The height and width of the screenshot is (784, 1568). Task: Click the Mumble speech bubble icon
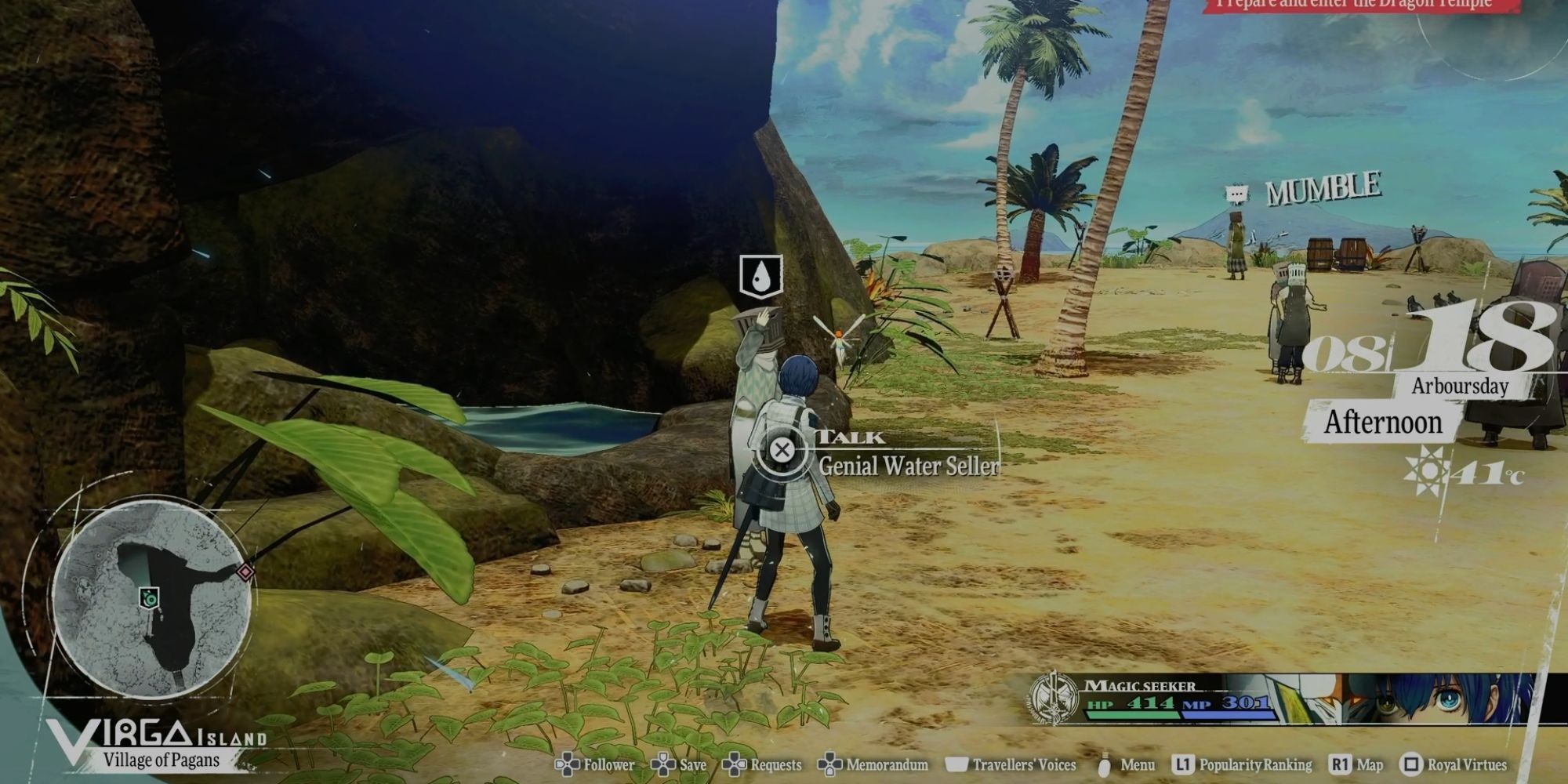[x=1236, y=194]
